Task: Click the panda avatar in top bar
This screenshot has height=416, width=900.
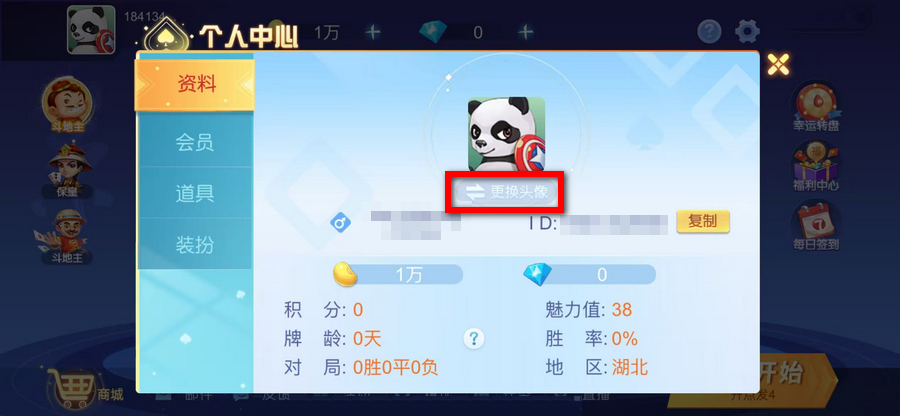Action: [x=91, y=30]
